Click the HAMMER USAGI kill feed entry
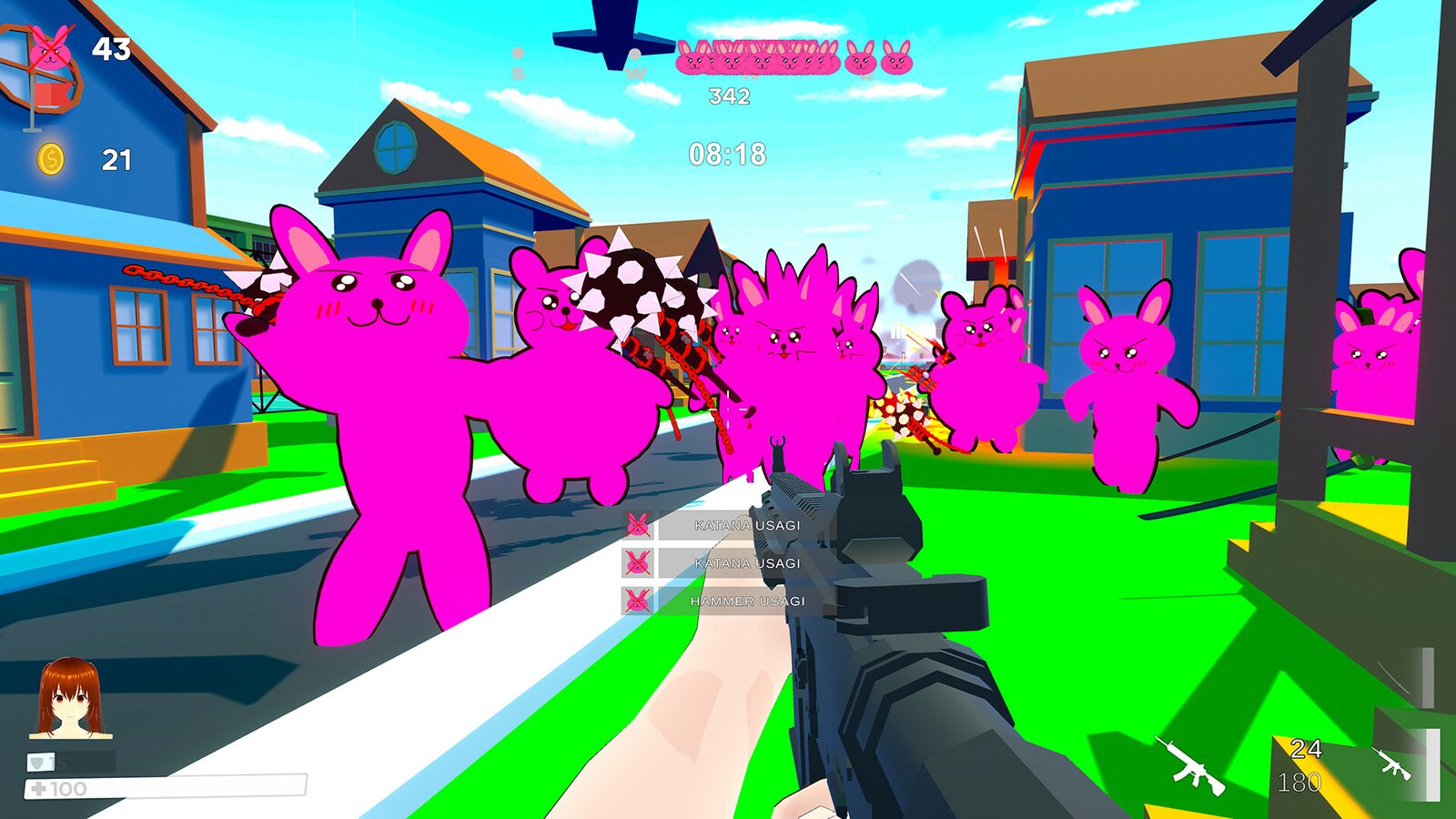 748,601
